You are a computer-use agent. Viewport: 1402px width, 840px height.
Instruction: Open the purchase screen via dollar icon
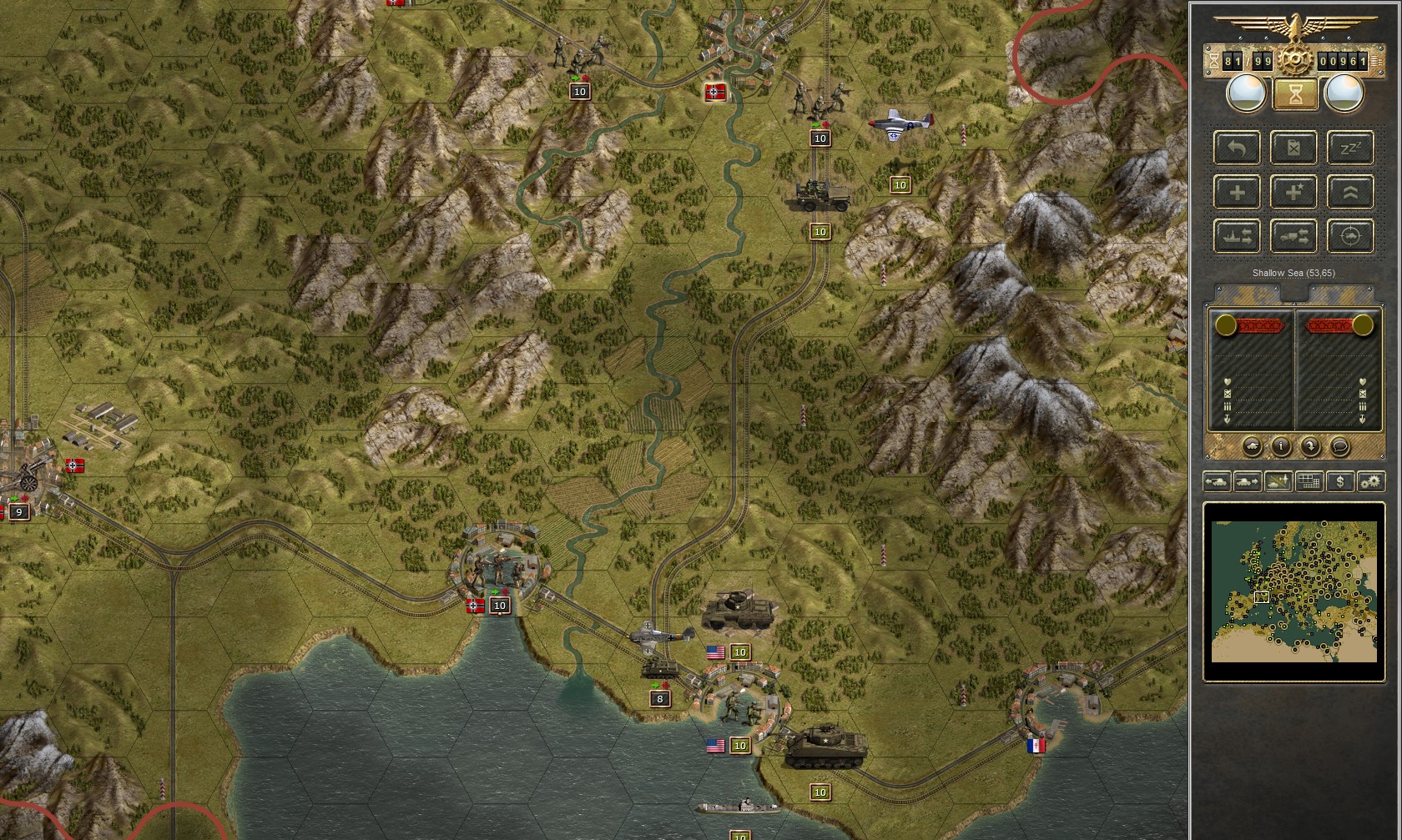(x=1340, y=481)
